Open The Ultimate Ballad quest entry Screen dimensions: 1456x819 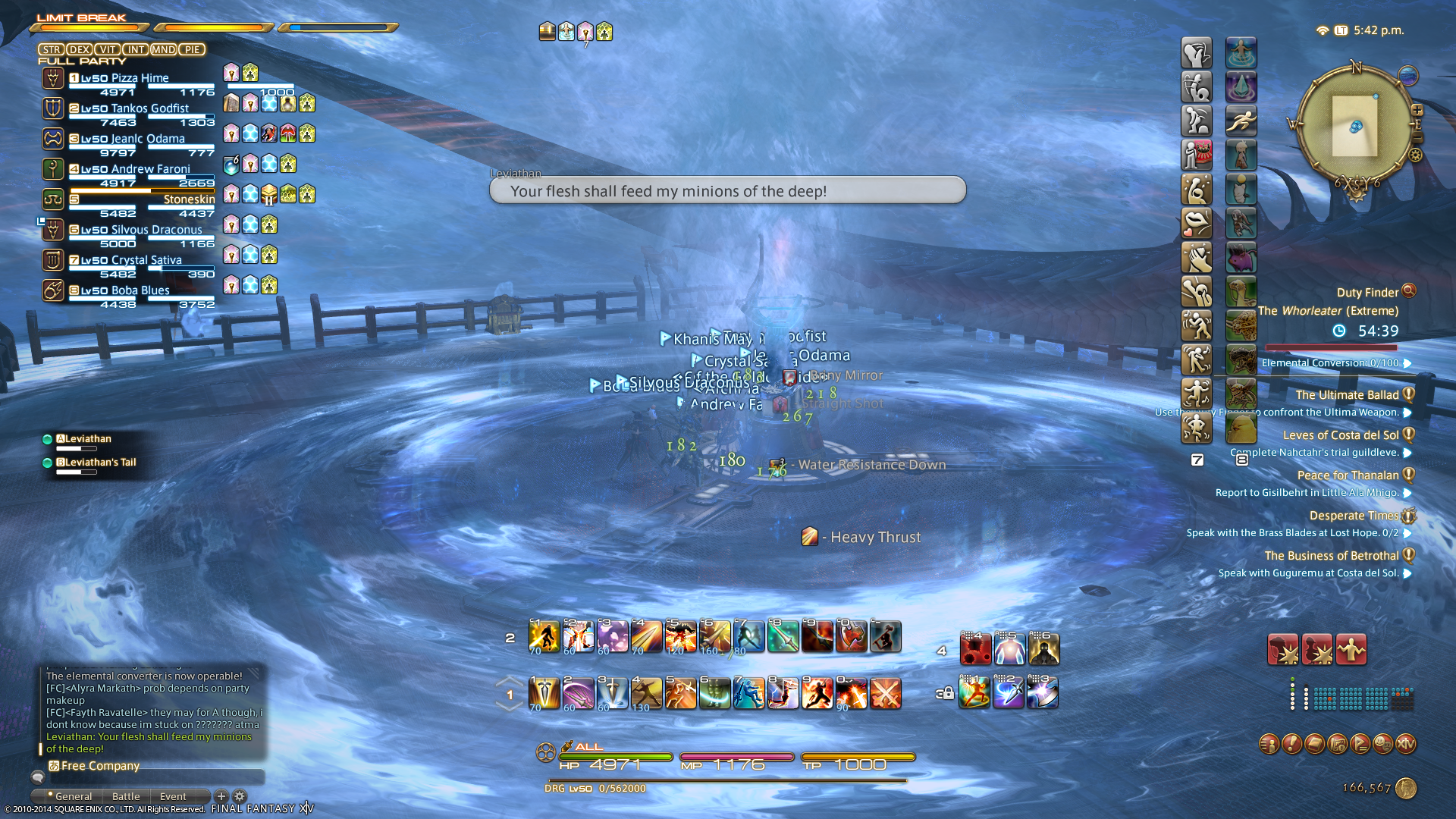pyautogui.click(x=1347, y=395)
